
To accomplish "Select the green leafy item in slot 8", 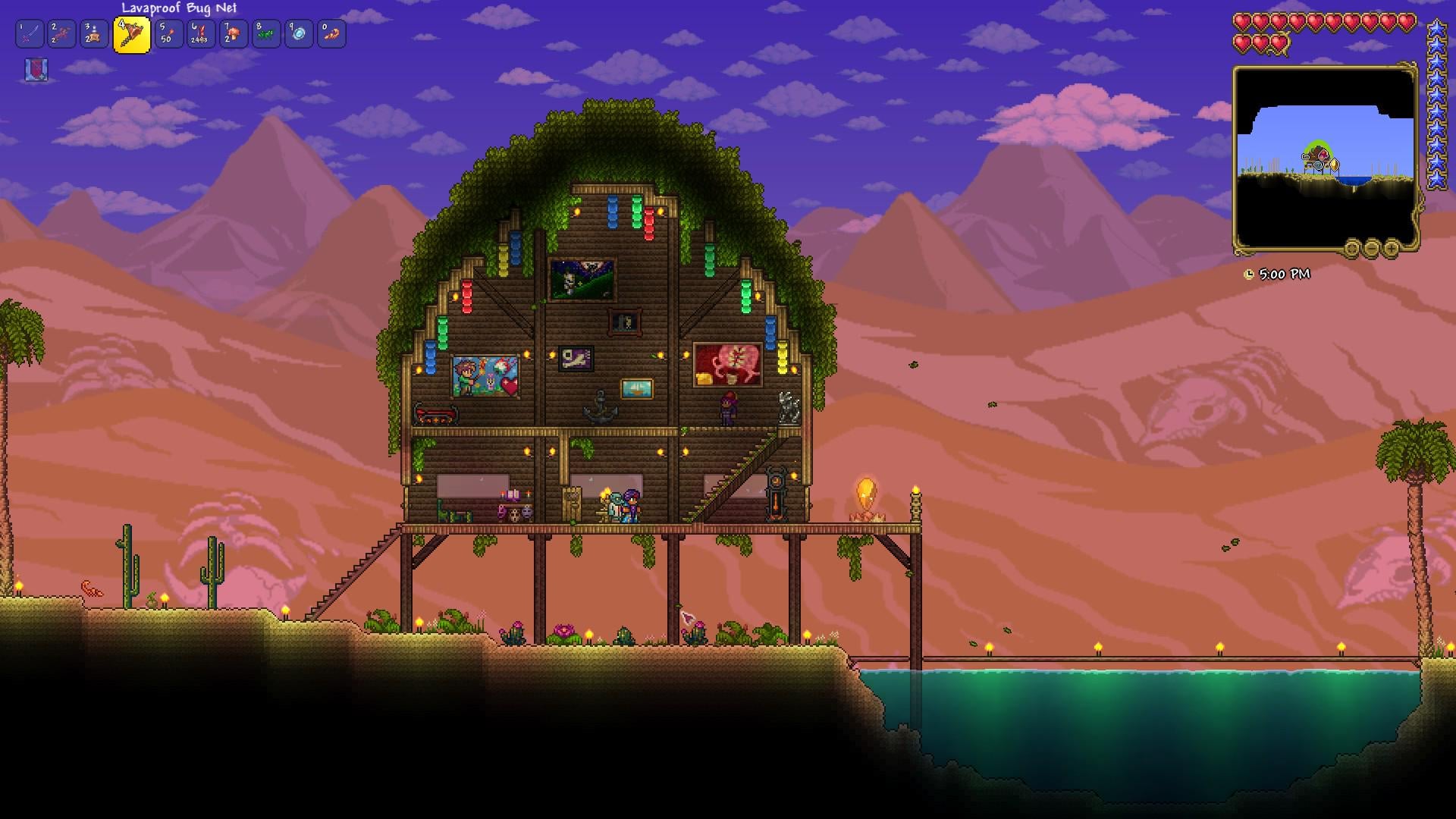I will (266, 34).
